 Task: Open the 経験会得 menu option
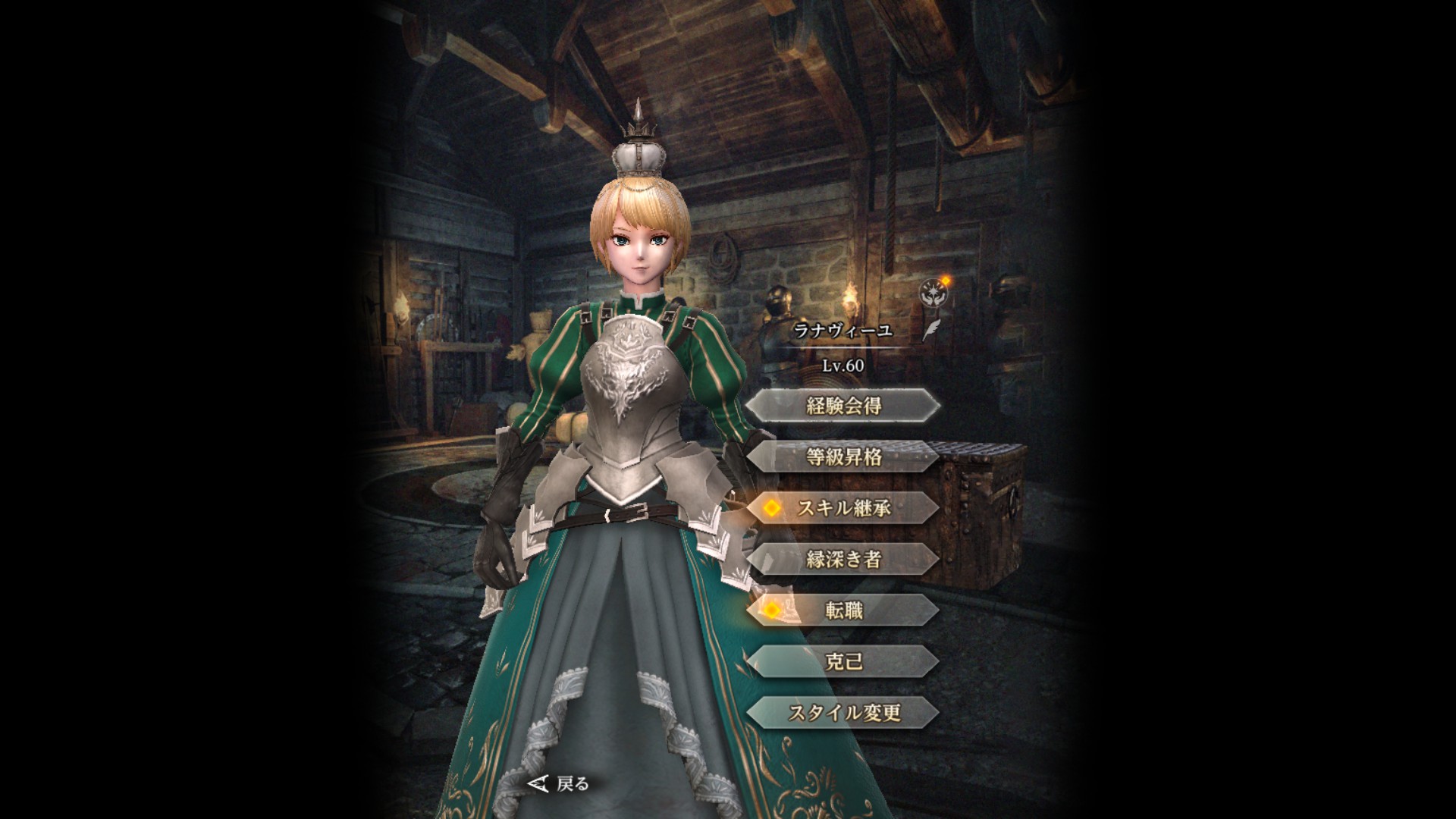pos(843,406)
